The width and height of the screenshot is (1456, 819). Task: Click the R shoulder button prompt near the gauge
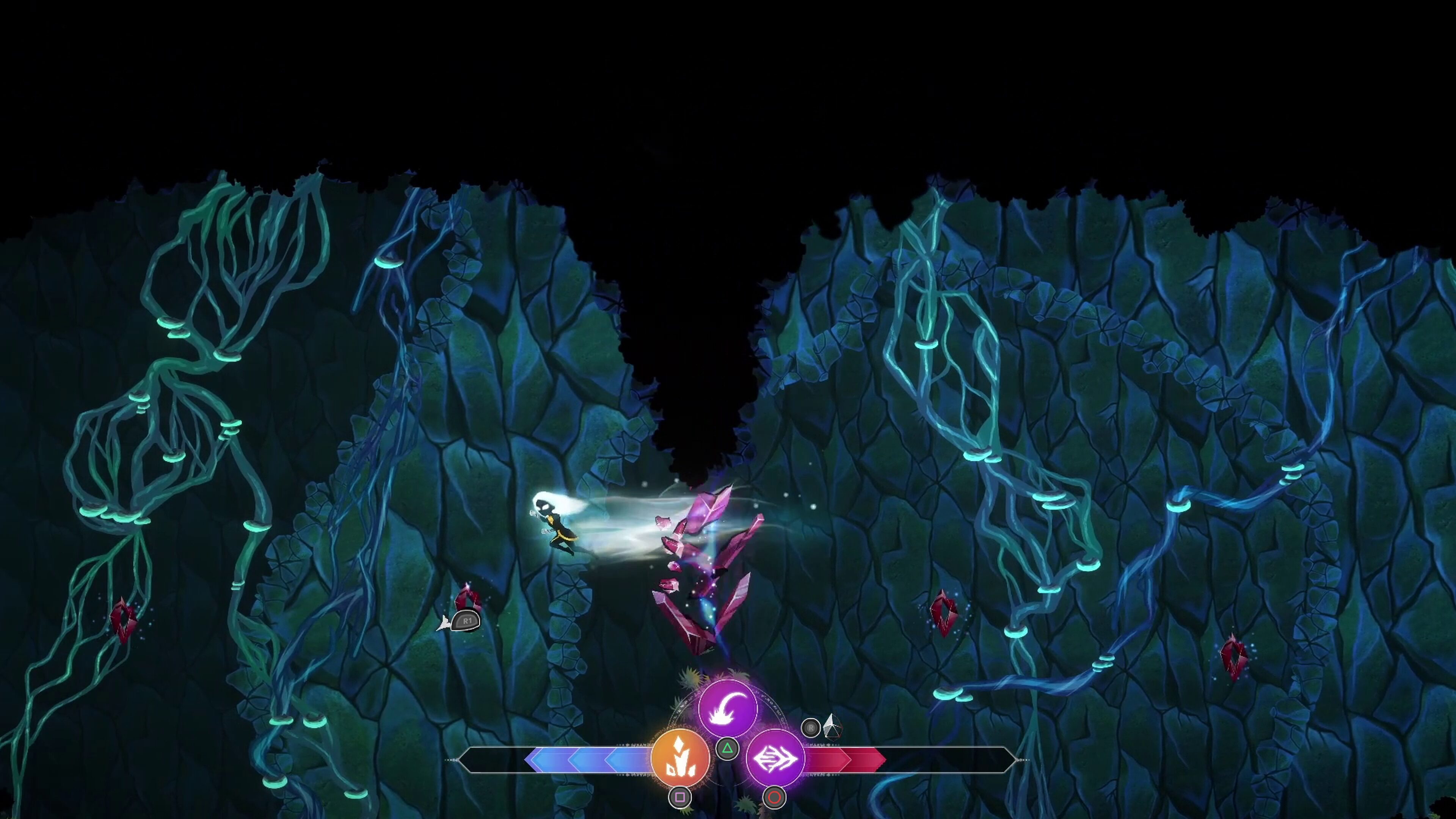[811, 728]
